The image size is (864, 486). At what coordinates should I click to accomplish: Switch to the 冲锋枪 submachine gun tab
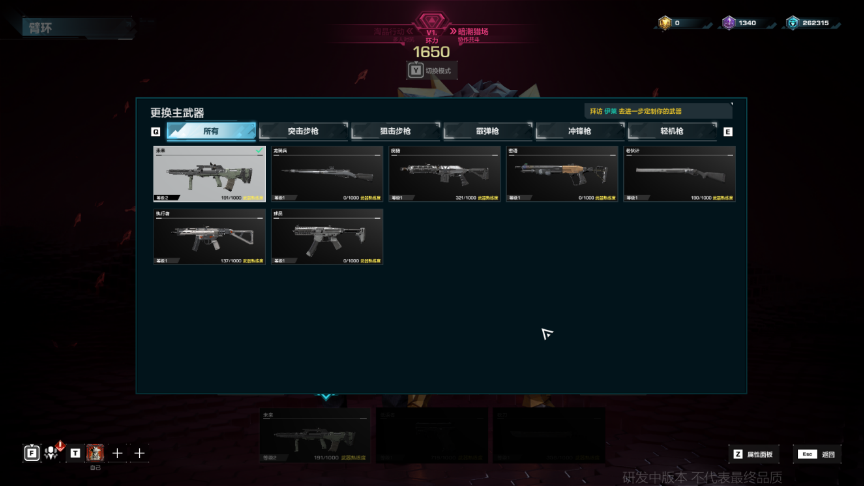(x=580, y=131)
